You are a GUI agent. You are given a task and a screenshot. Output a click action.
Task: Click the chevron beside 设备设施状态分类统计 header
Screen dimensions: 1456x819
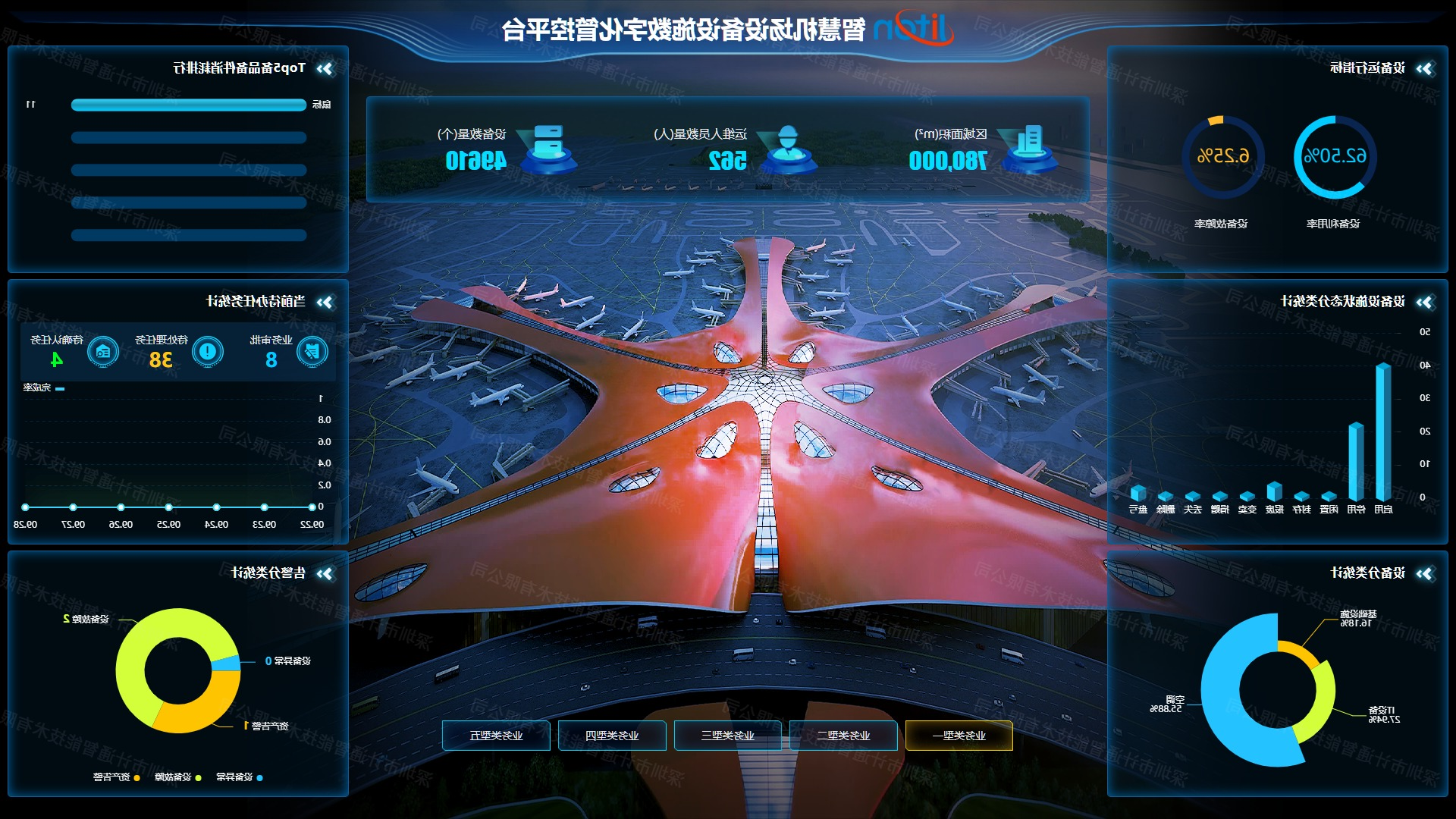1424,303
